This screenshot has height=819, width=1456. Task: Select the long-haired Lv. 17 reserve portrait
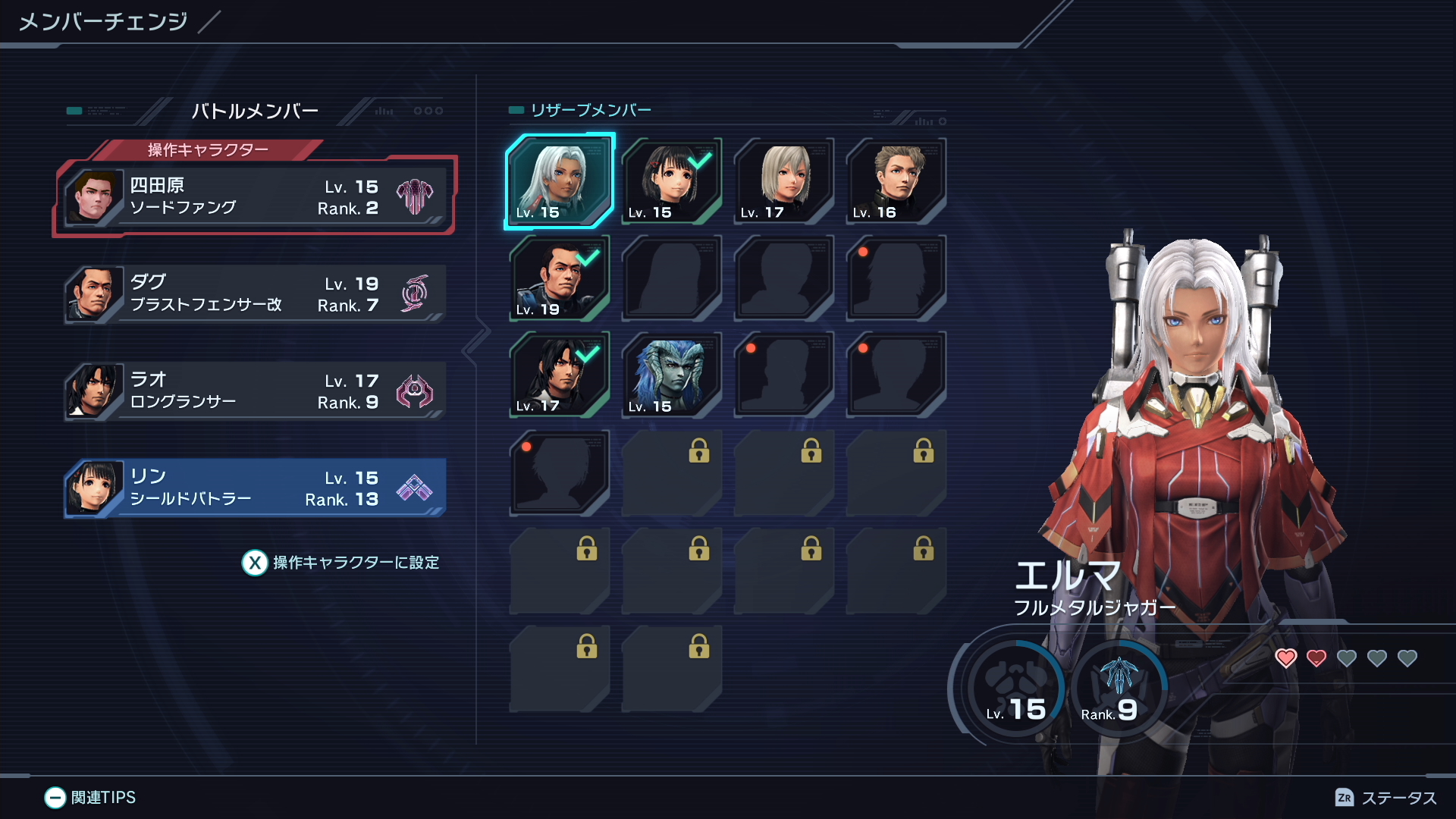(560, 375)
